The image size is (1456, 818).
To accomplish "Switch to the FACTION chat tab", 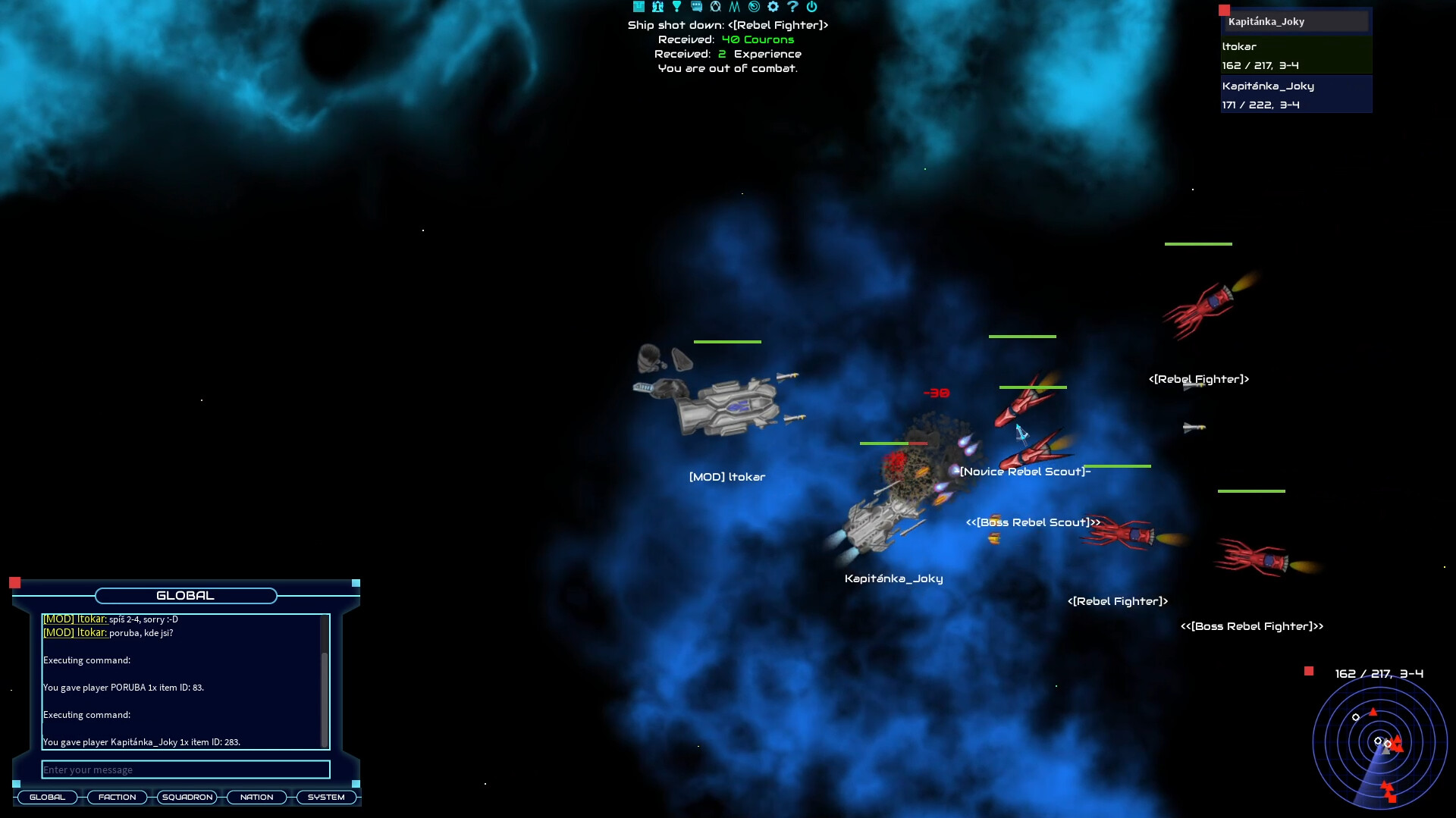I will click(x=117, y=797).
